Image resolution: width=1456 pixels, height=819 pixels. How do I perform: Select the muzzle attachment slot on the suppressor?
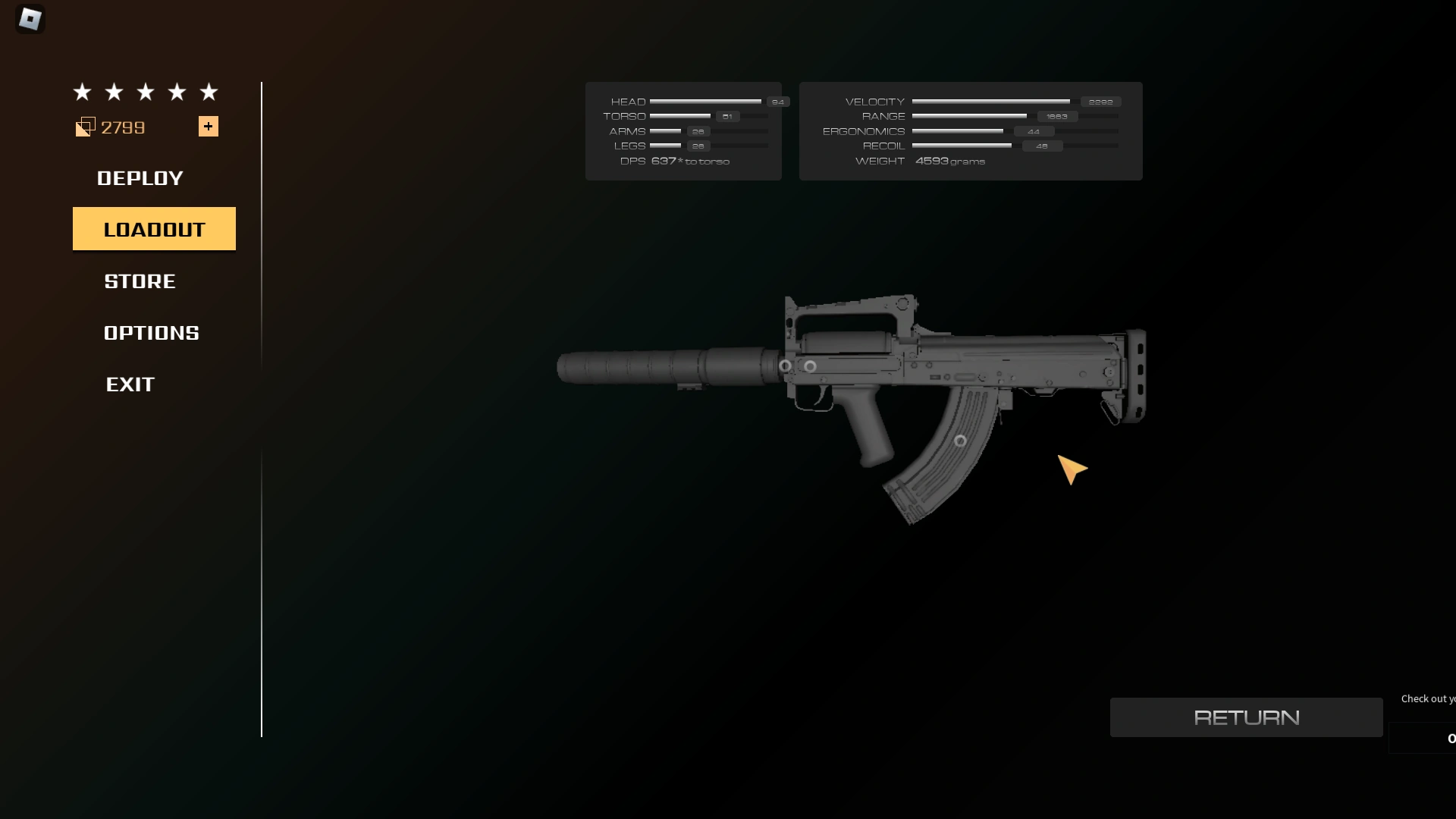click(785, 366)
